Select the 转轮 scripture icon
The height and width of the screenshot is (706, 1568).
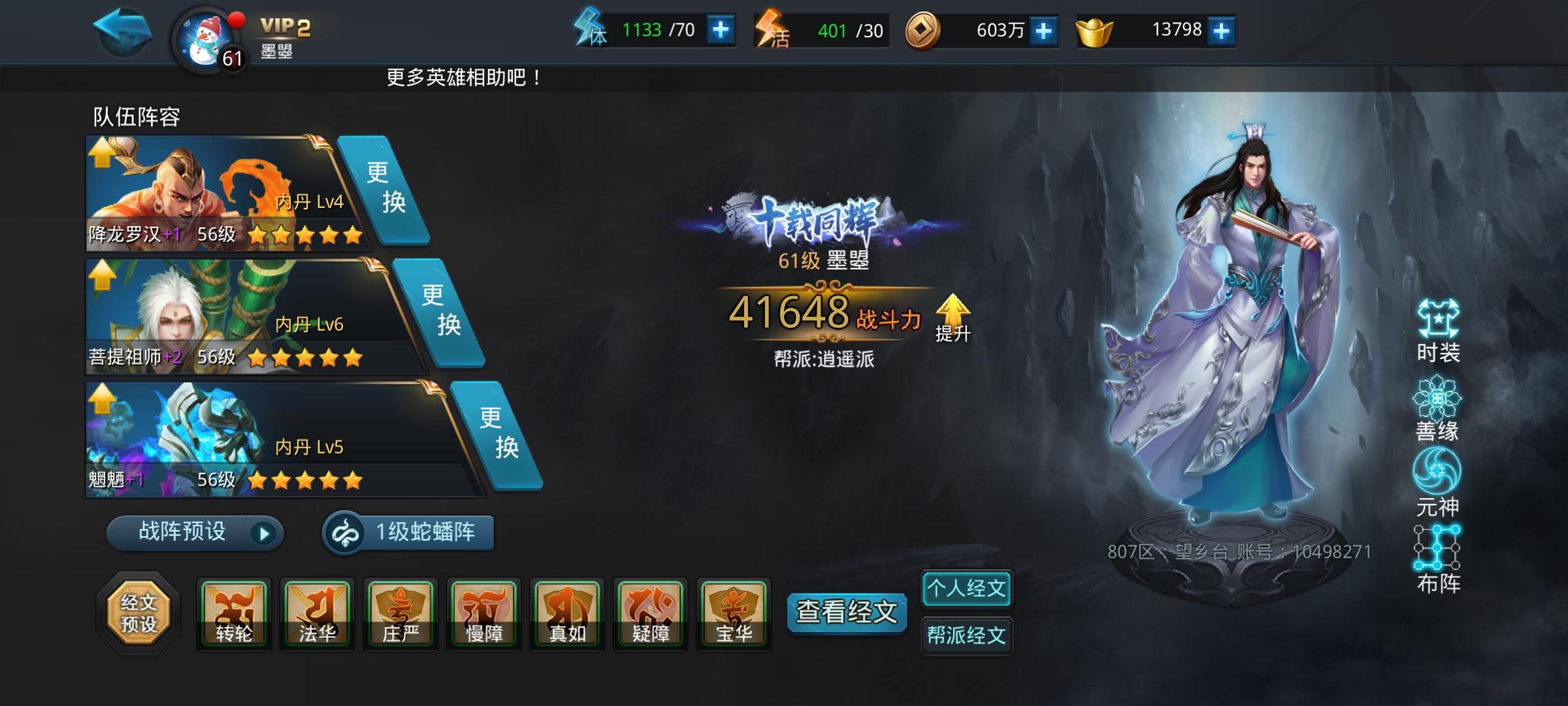(x=234, y=613)
